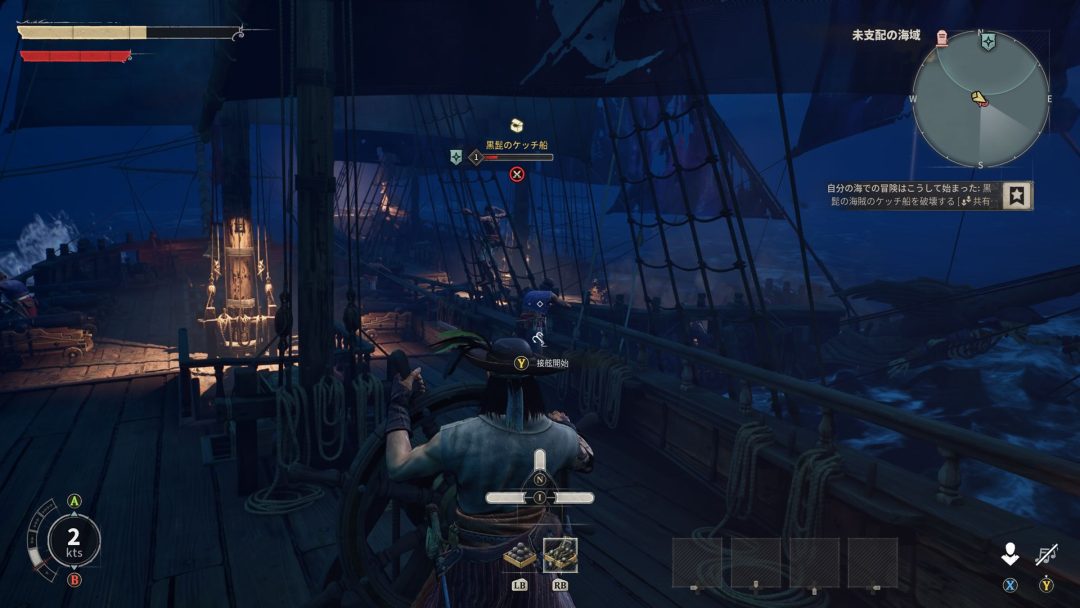
Task: Open the circular compass minimap
Action: pos(980,99)
